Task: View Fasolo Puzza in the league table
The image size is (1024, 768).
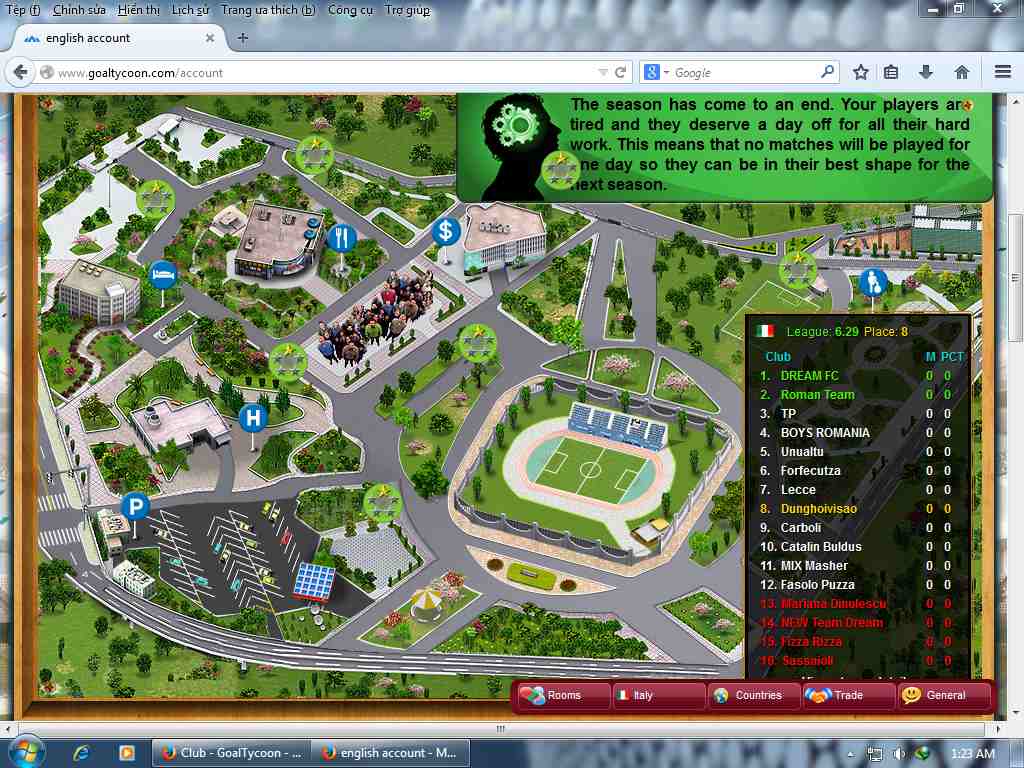Action: [817, 585]
